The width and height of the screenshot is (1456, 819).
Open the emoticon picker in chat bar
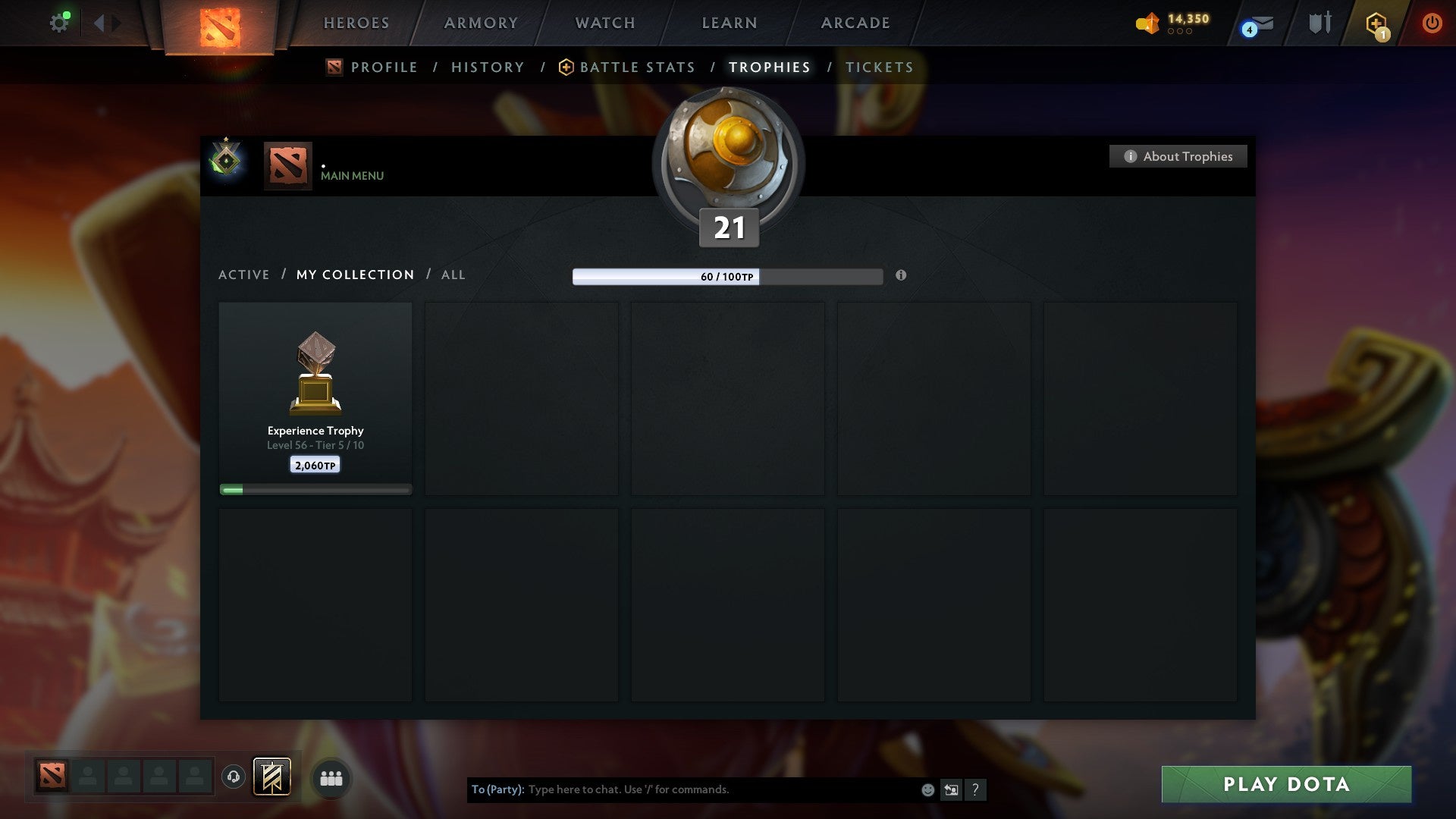927,789
